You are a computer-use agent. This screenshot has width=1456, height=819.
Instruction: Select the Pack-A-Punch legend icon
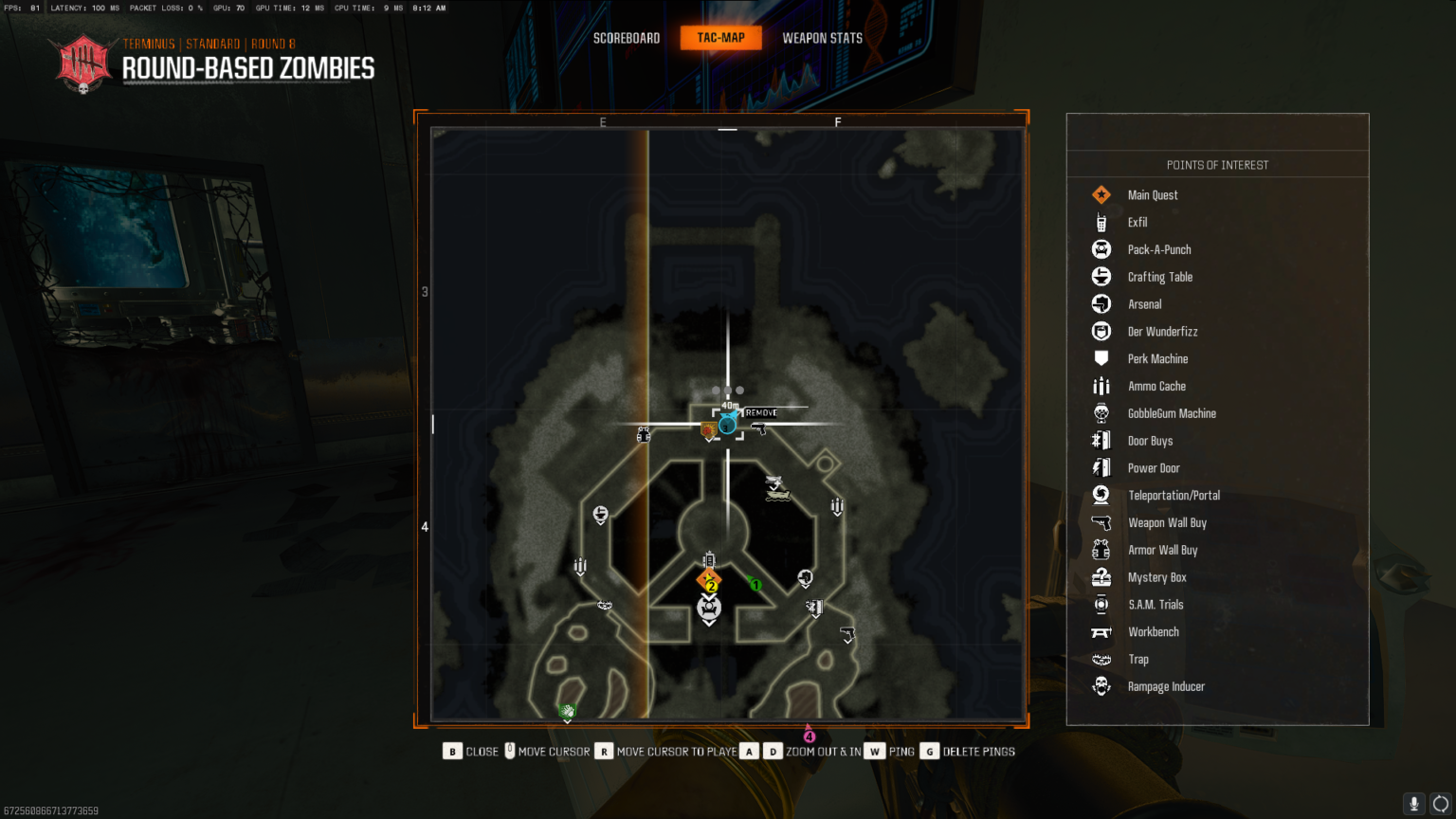[1101, 249]
